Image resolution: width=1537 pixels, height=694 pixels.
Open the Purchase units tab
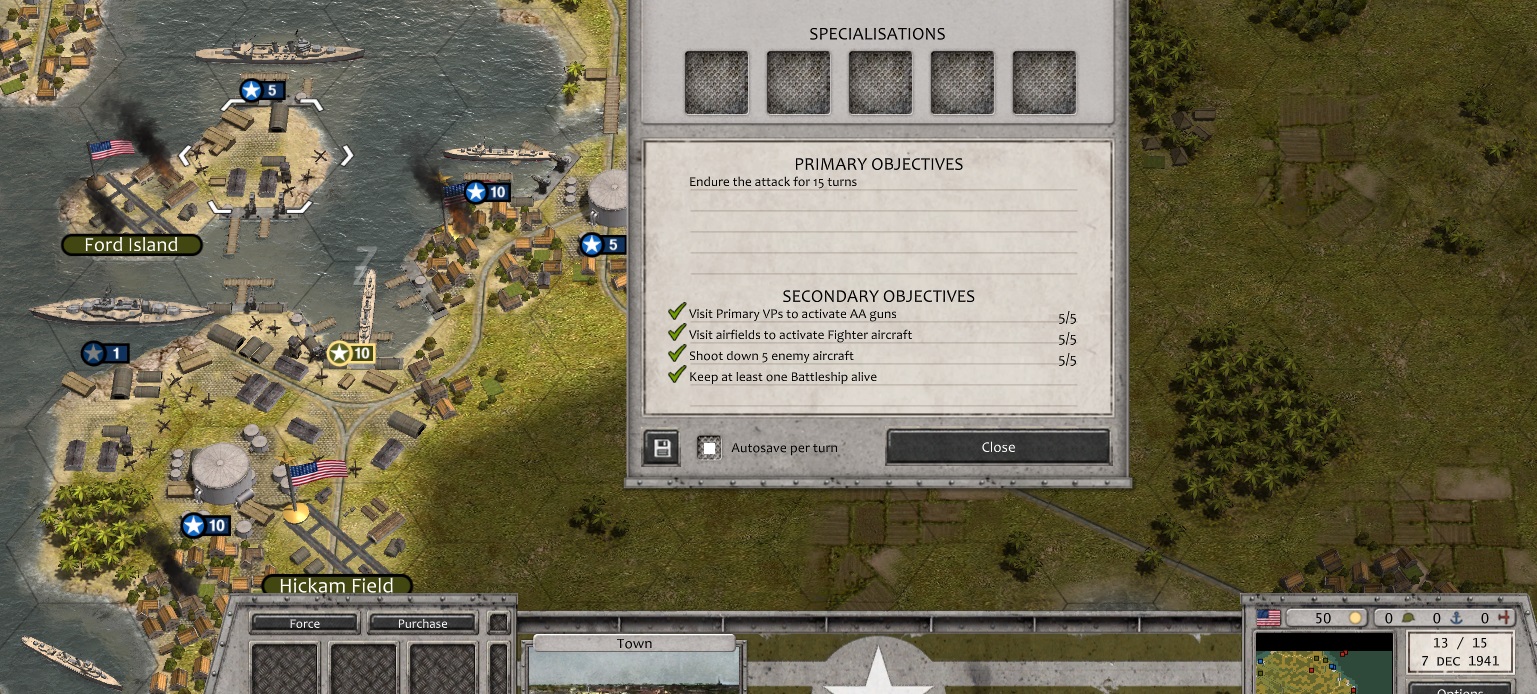[422, 623]
